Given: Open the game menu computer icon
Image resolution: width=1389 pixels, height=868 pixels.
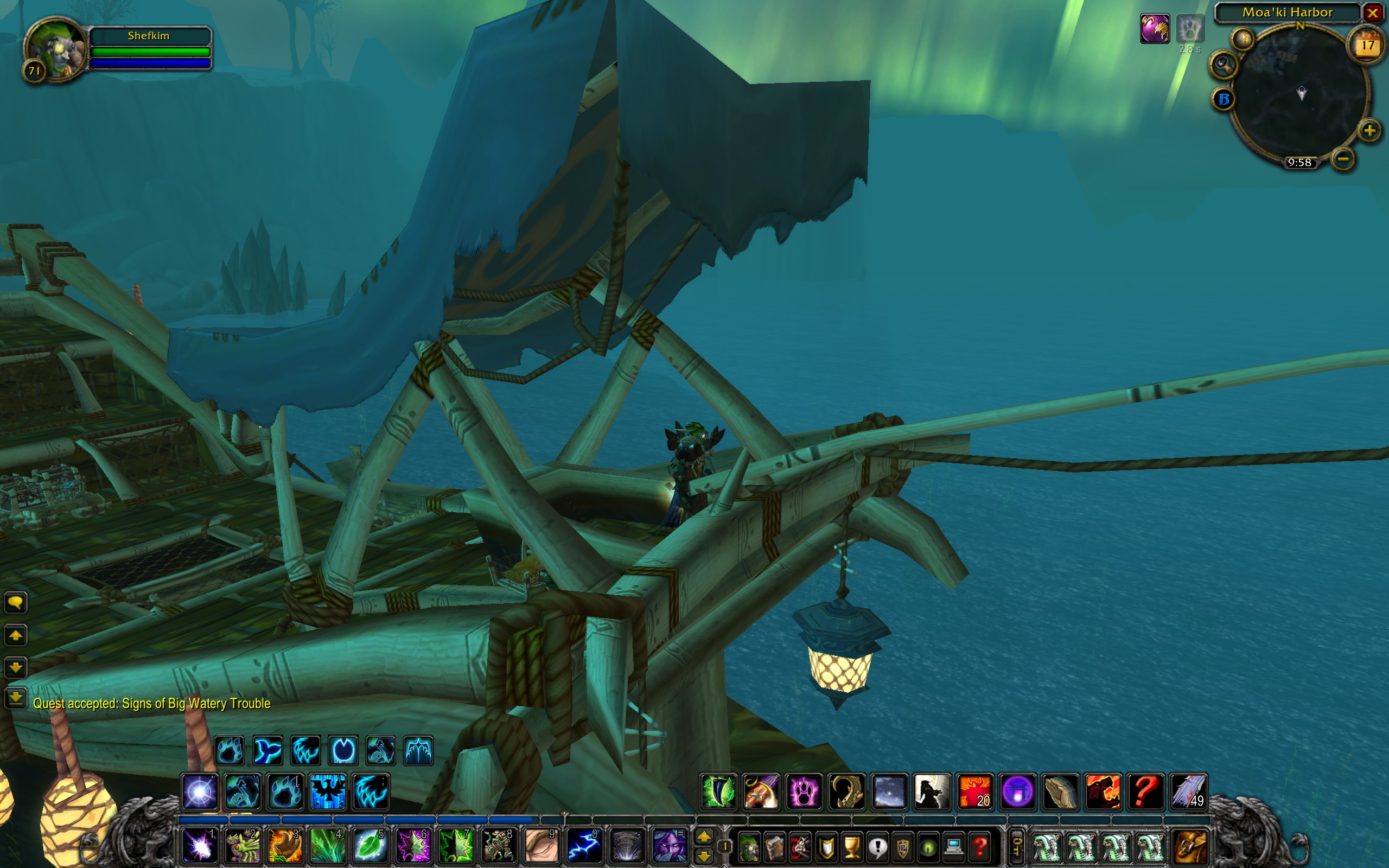Looking at the screenshot, I should 953,847.
